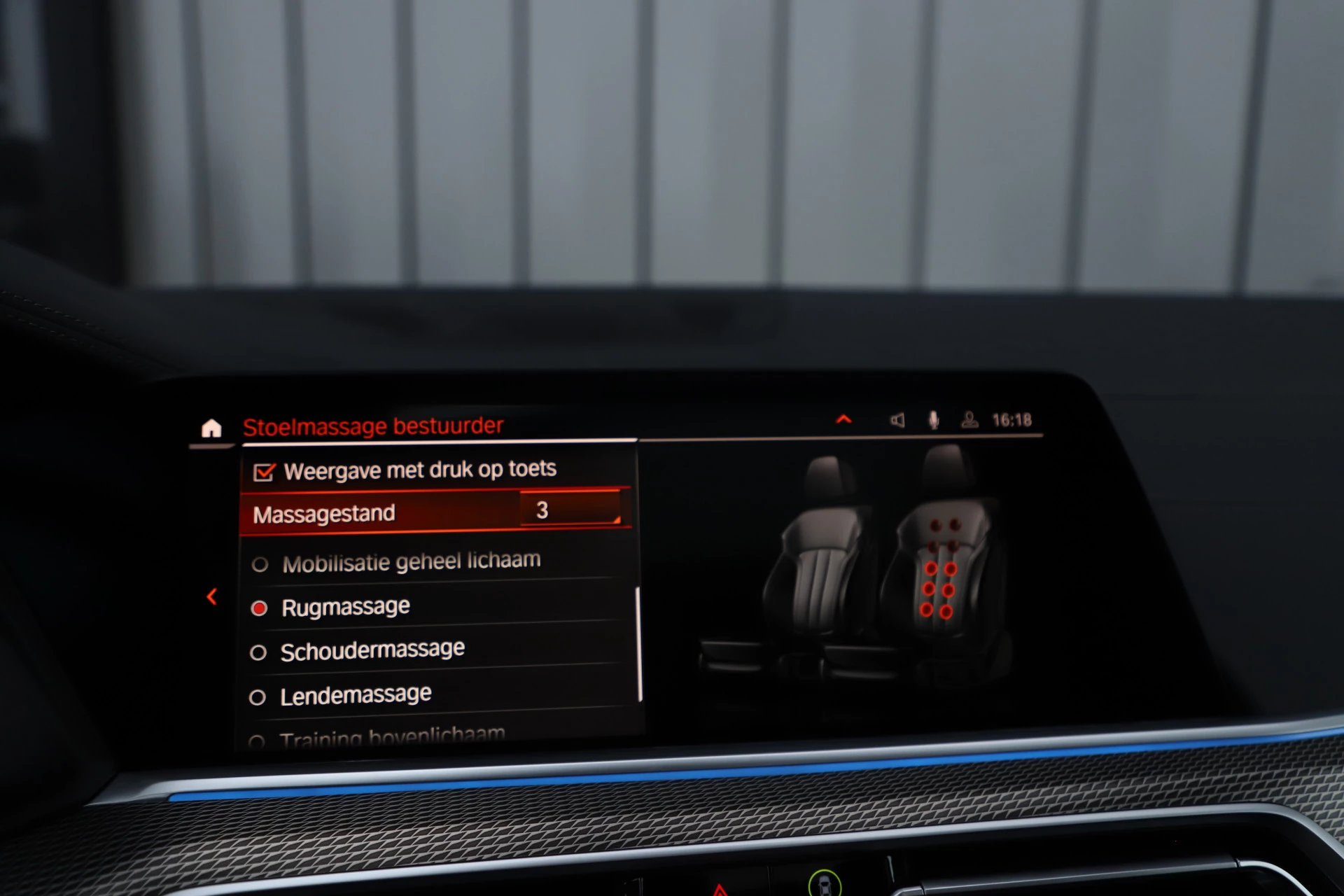Image resolution: width=1344 pixels, height=896 pixels.
Task: Choose the 'Schoudermassage' program
Action: pyautogui.click(x=372, y=648)
